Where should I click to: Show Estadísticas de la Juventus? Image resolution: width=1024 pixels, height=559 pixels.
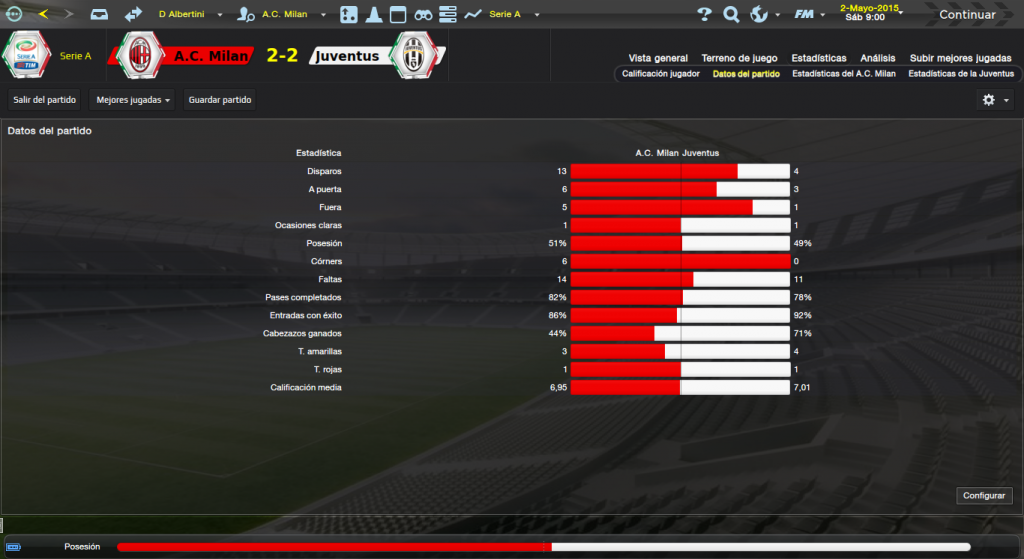[x=961, y=74]
